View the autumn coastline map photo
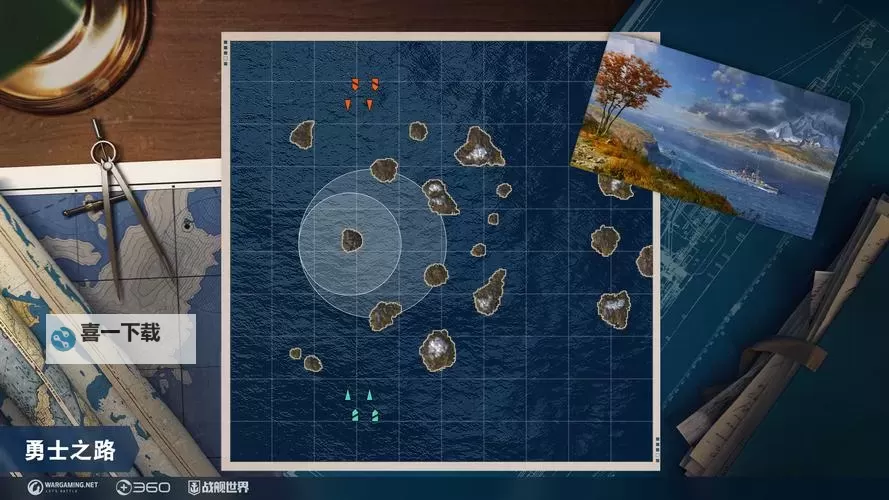889x500 pixels. [x=708, y=135]
